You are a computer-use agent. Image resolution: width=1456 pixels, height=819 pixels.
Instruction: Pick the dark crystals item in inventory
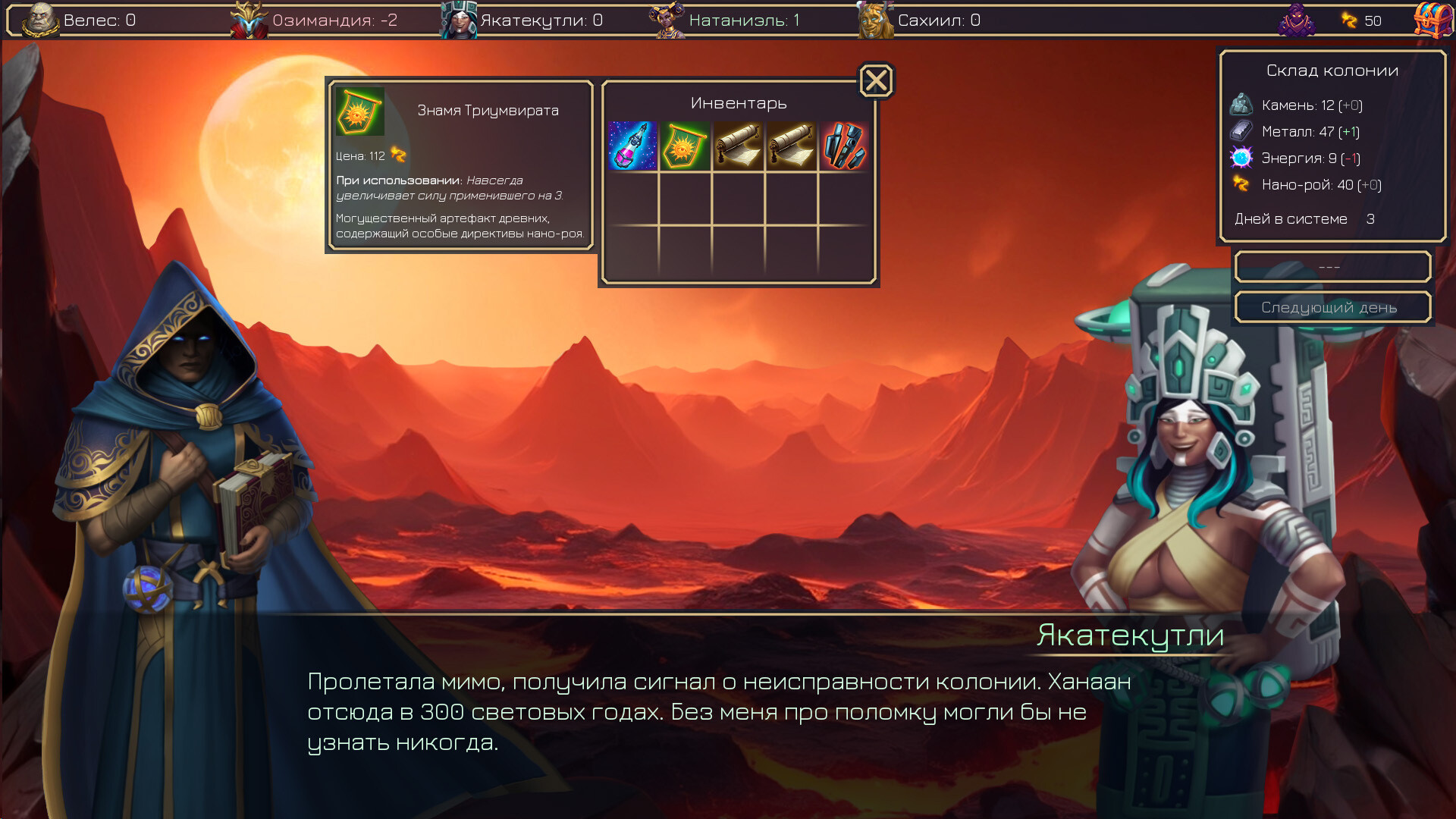click(x=843, y=146)
